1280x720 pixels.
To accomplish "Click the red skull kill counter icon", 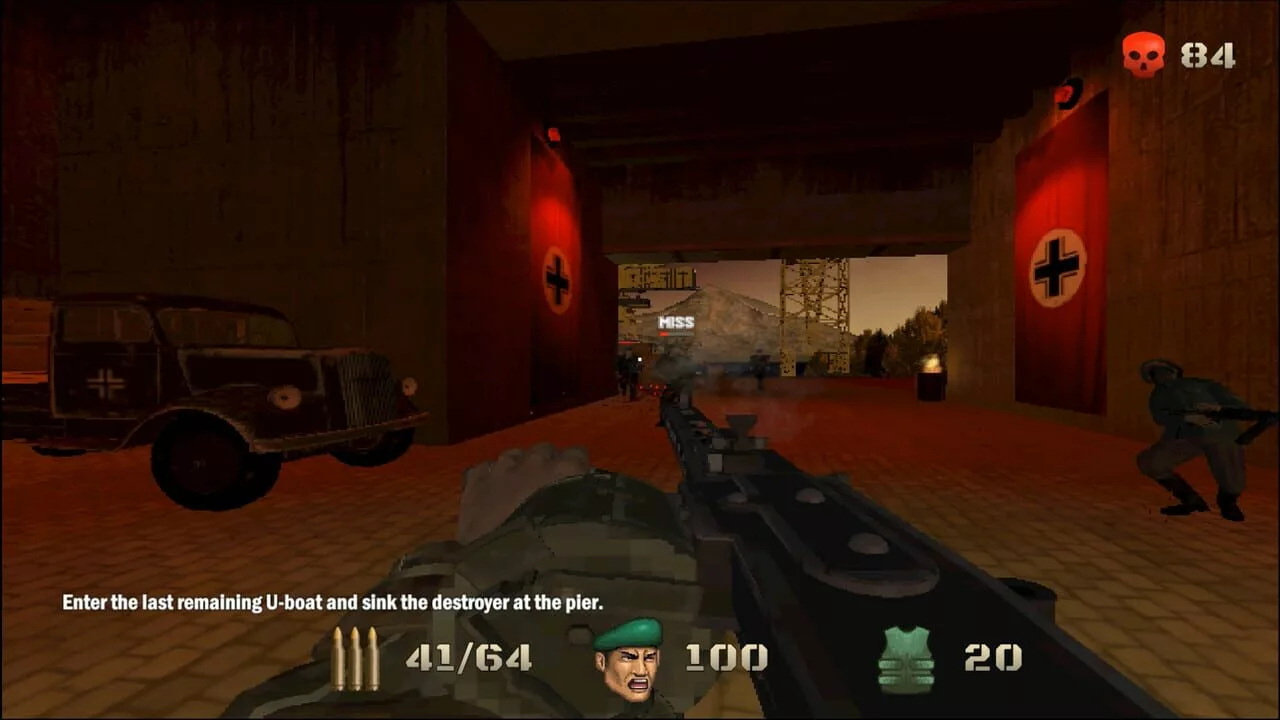I will [x=1143, y=53].
